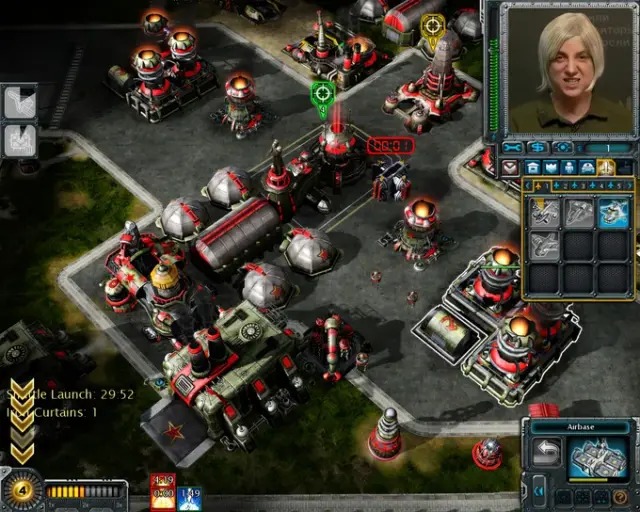Switch to airfield sub-tab 2
The height and width of the screenshot is (512, 640).
coord(558,185)
